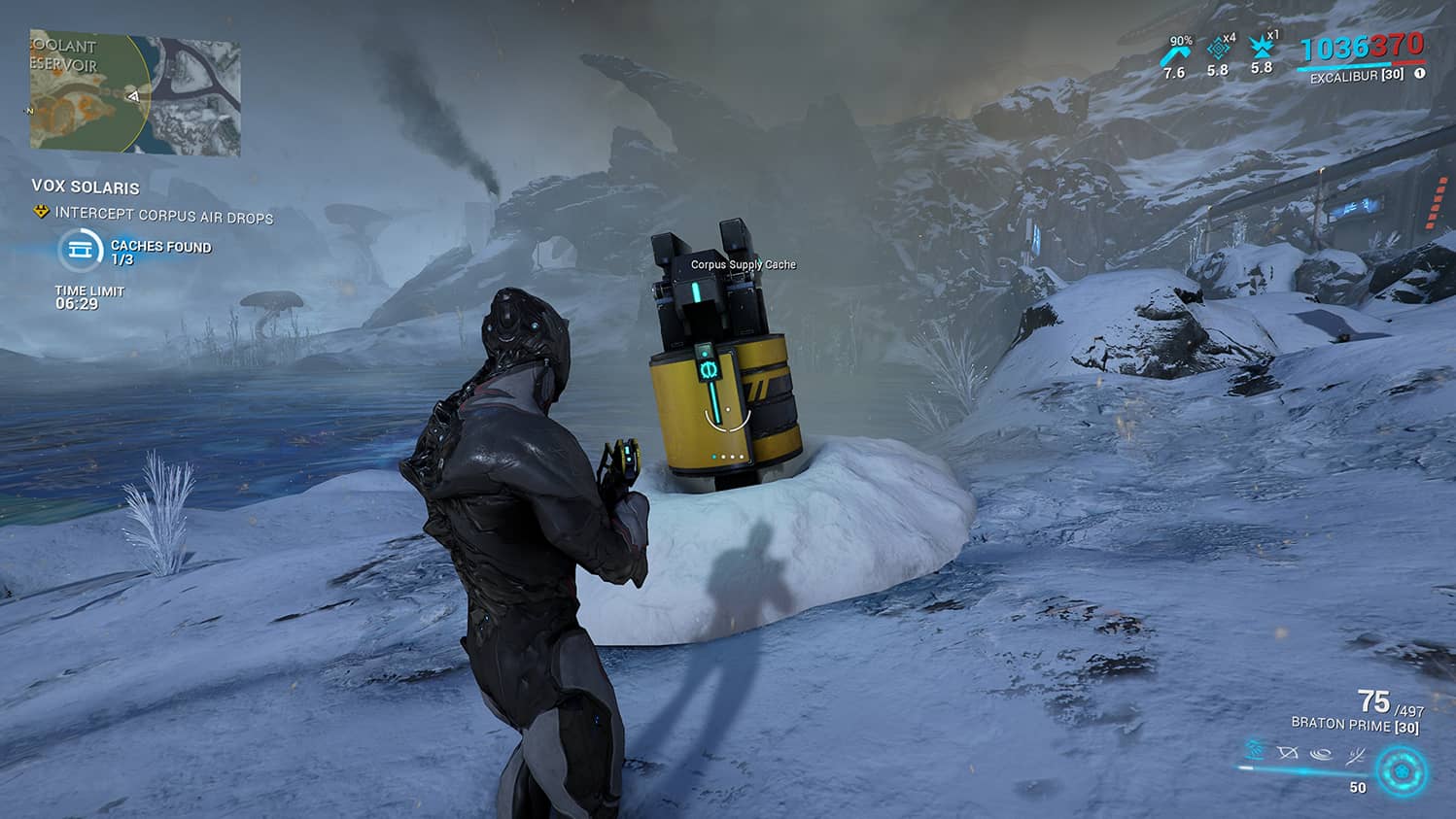The height and width of the screenshot is (819, 1456).
Task: Activate the Exalted Blade ability icon
Action: coord(1355,755)
